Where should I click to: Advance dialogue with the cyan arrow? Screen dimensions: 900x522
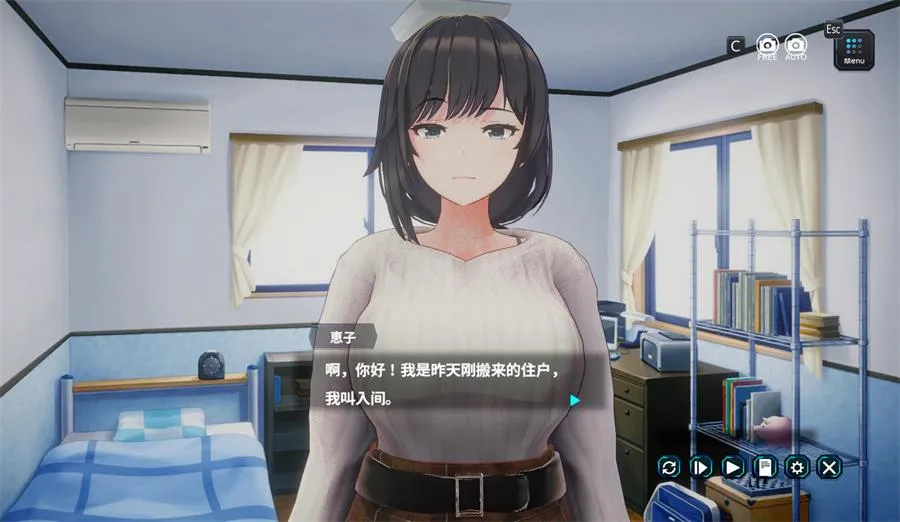click(575, 400)
